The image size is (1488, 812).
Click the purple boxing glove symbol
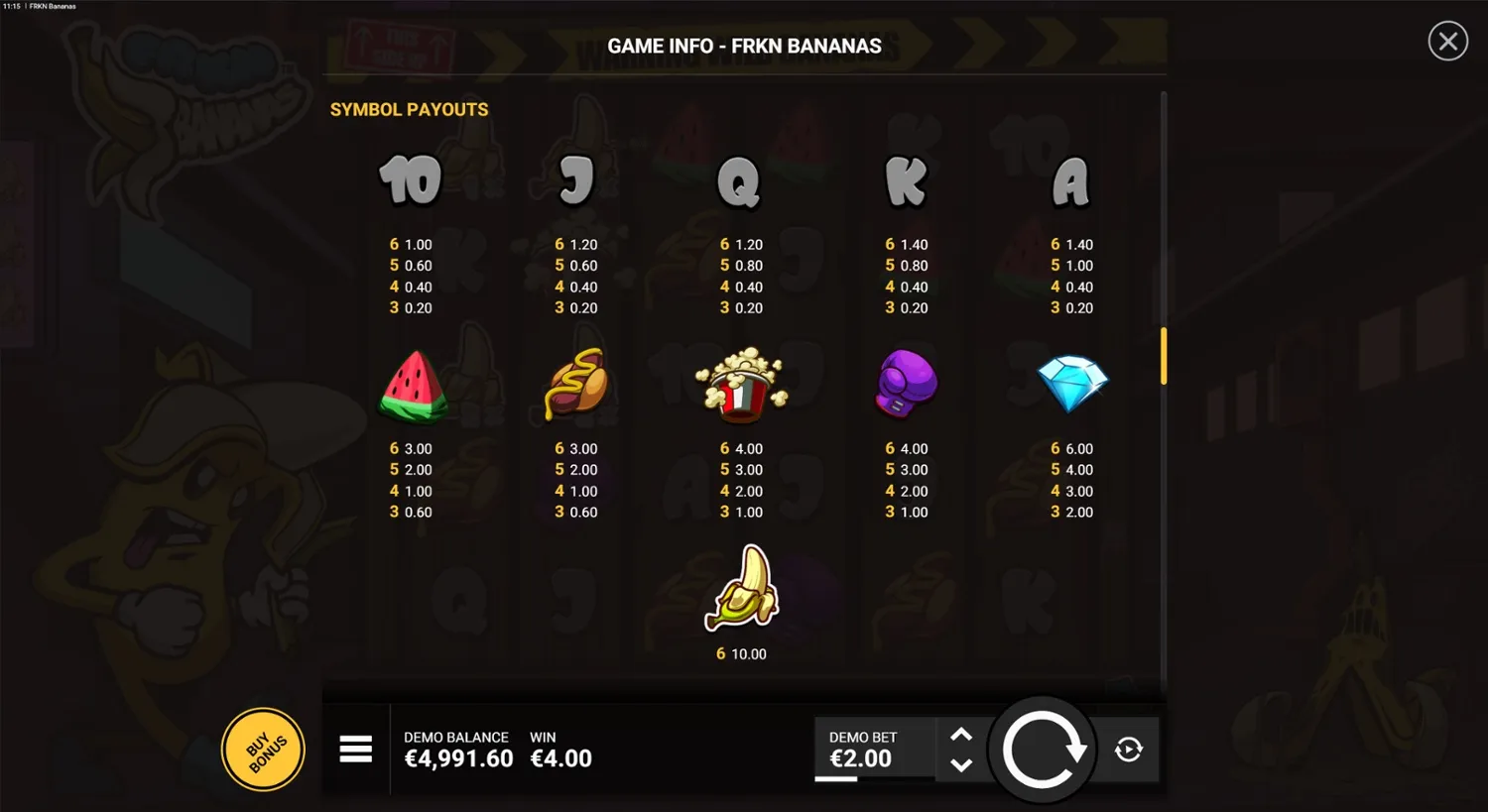click(x=905, y=385)
